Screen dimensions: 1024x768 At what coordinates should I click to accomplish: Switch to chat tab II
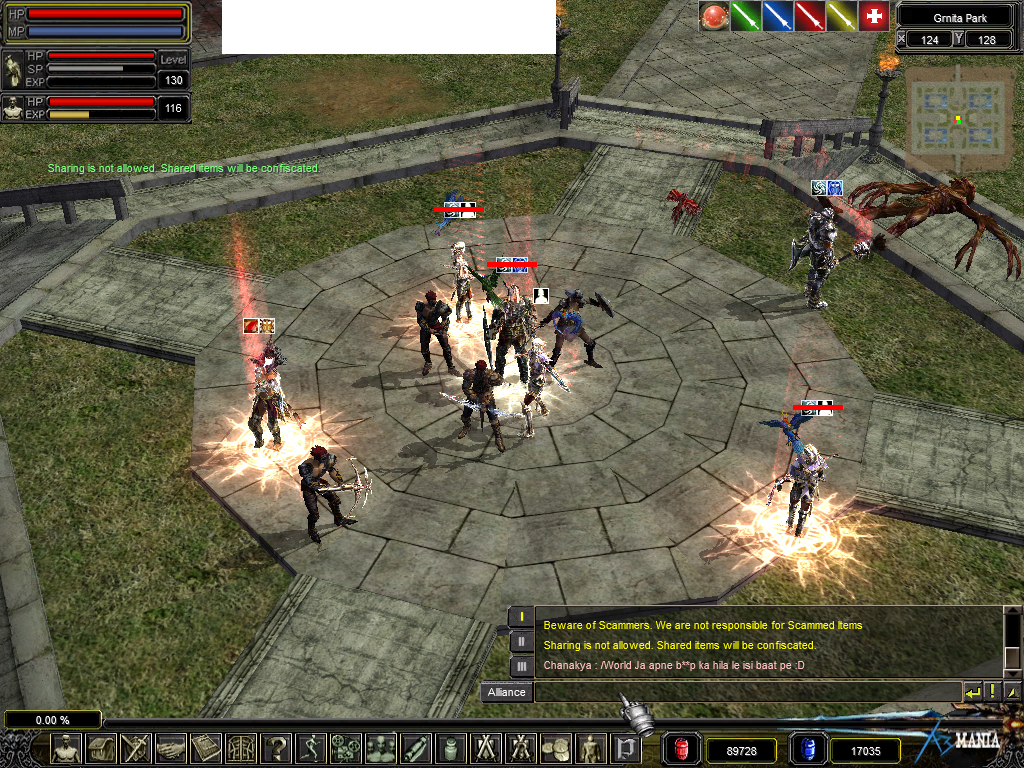522,642
